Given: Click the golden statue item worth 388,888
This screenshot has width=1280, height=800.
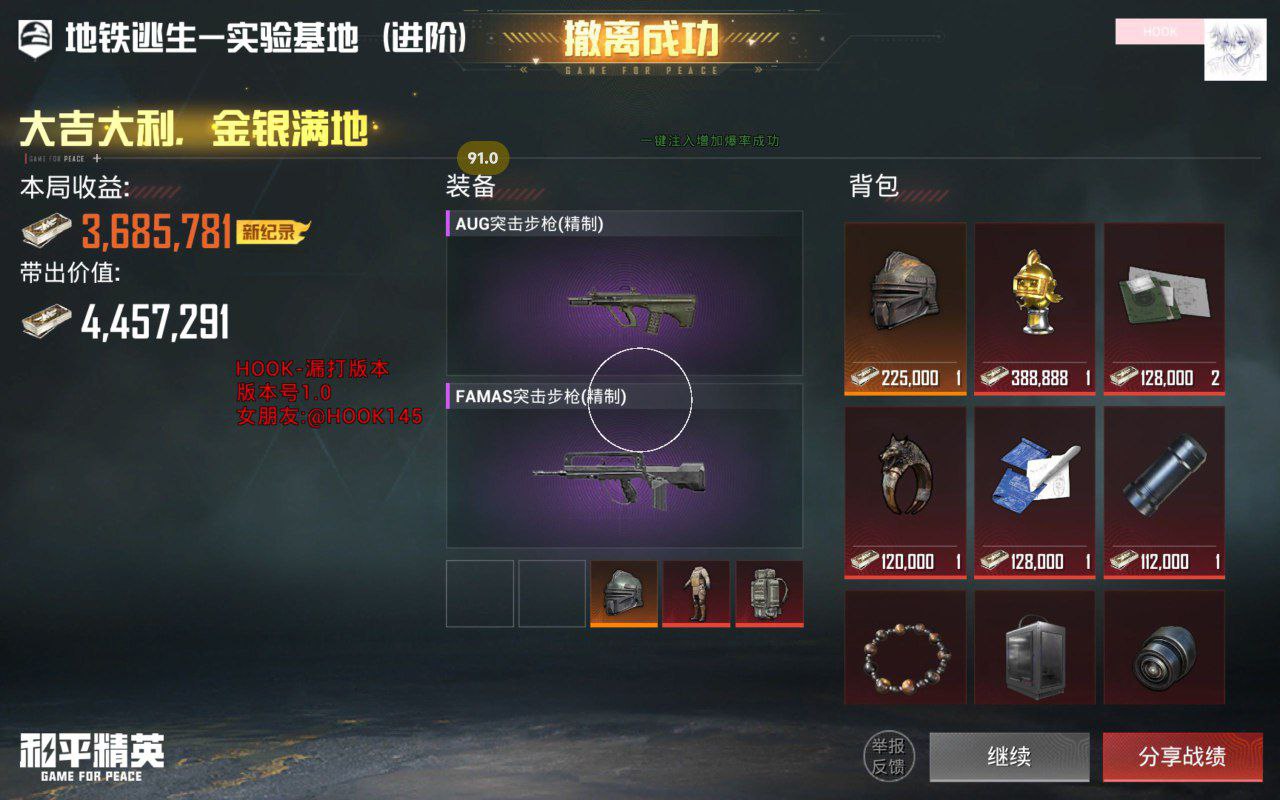Looking at the screenshot, I should pos(1034,300).
